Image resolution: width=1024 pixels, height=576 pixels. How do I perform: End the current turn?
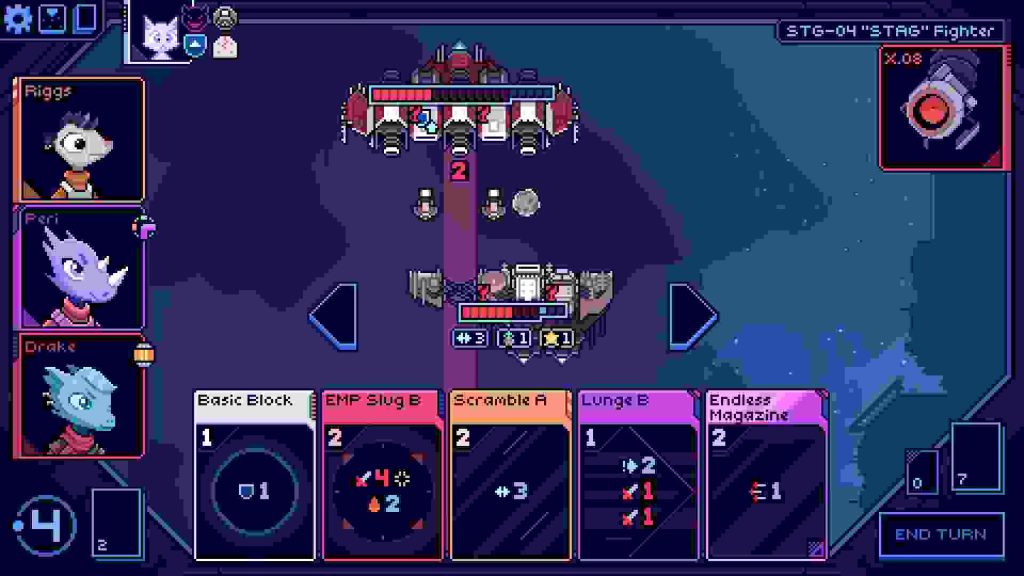(x=940, y=534)
